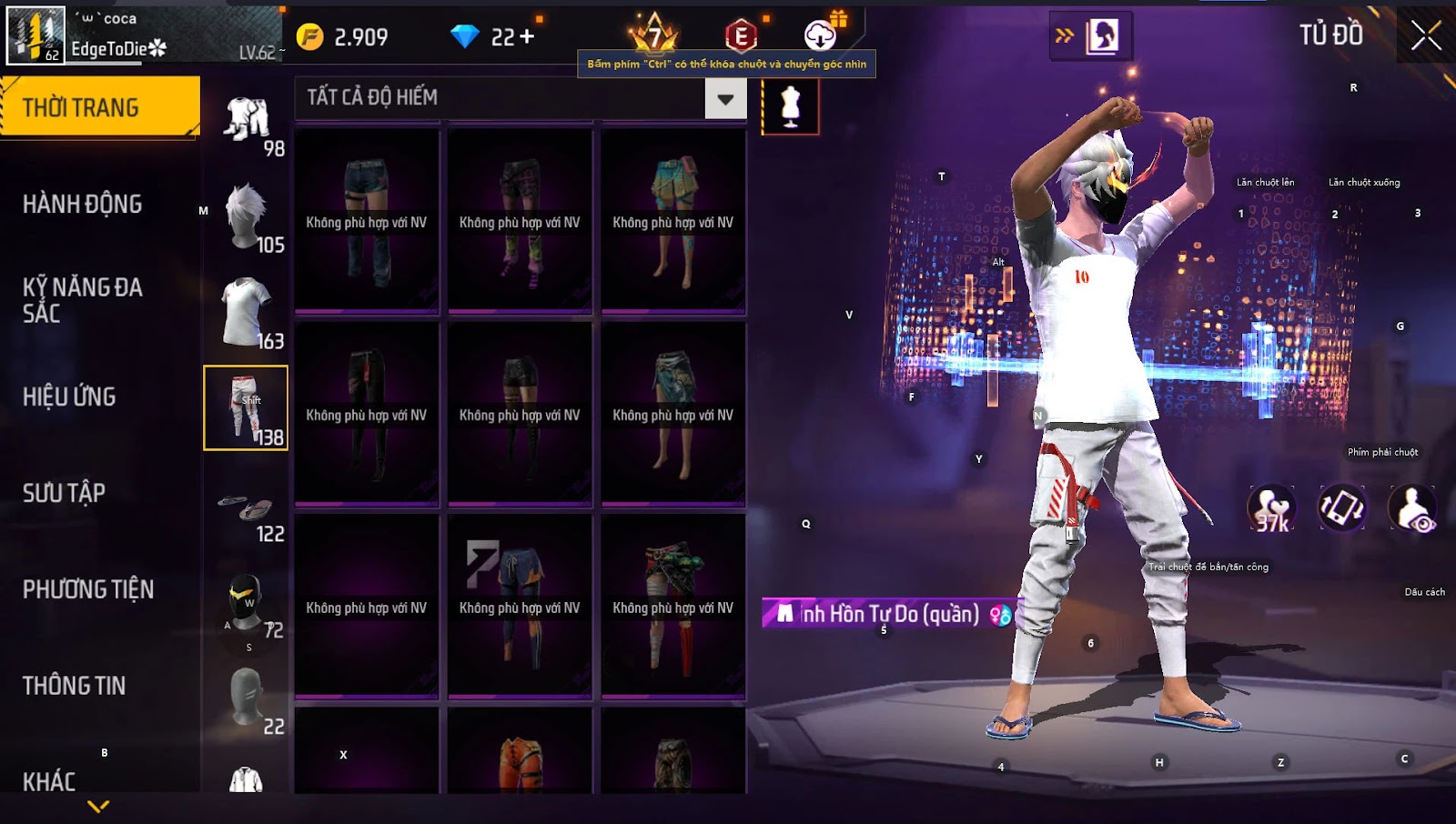Screen dimensions: 1456x824
Task: Select the pants thumbnail with the 7 logo
Action: click(520, 606)
